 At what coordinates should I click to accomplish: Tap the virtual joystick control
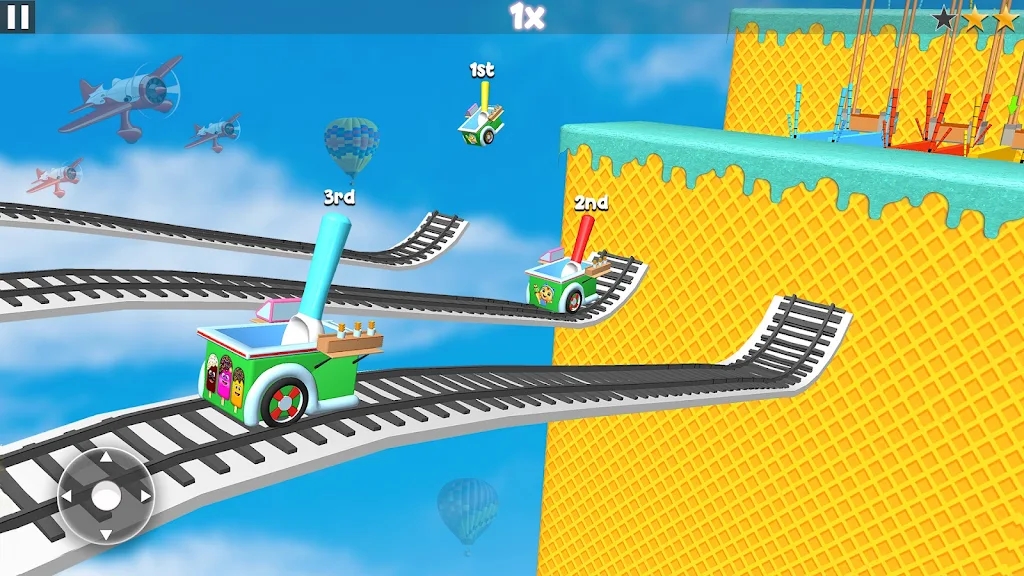(x=105, y=496)
